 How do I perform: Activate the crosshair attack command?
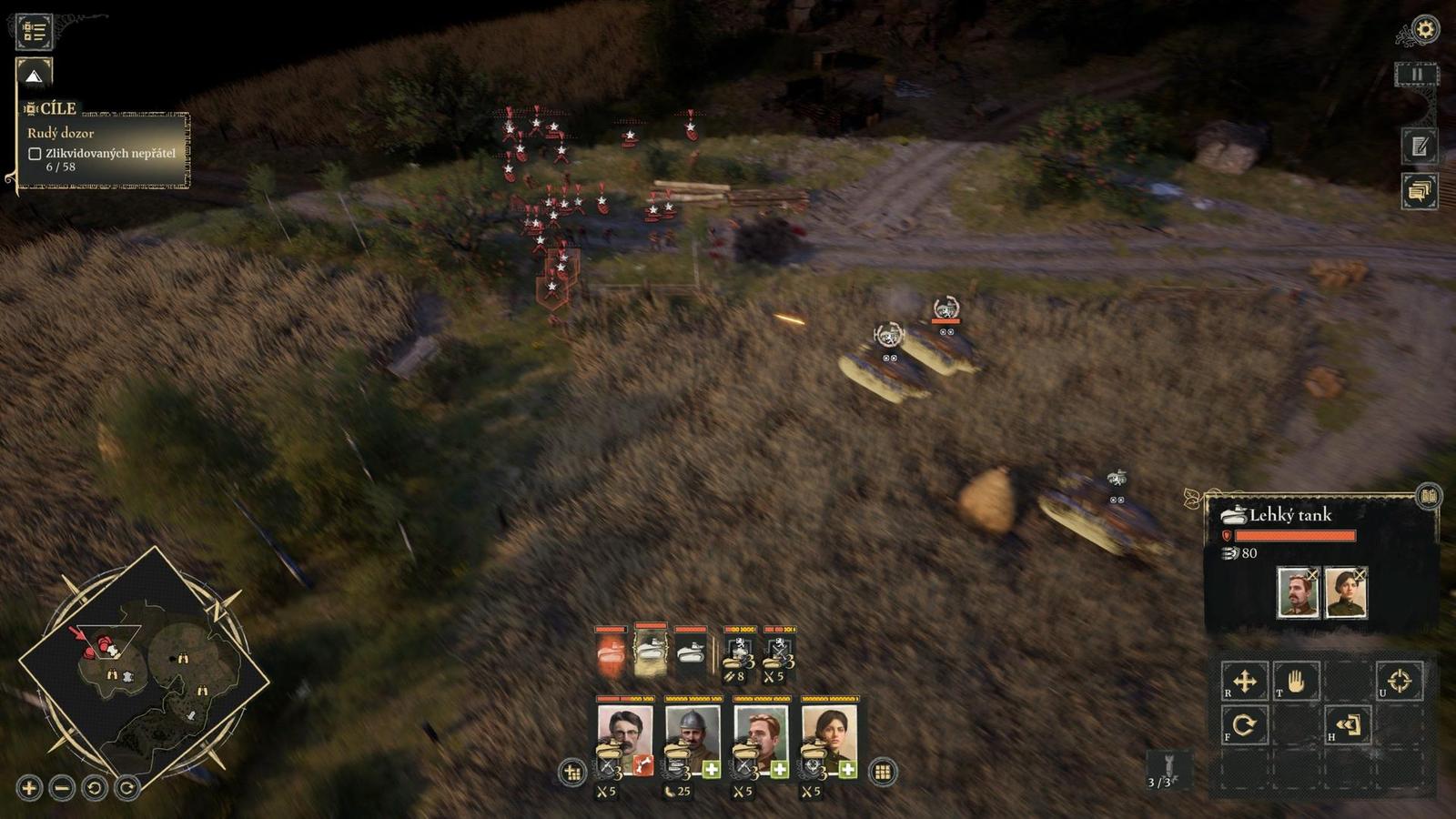[1399, 681]
